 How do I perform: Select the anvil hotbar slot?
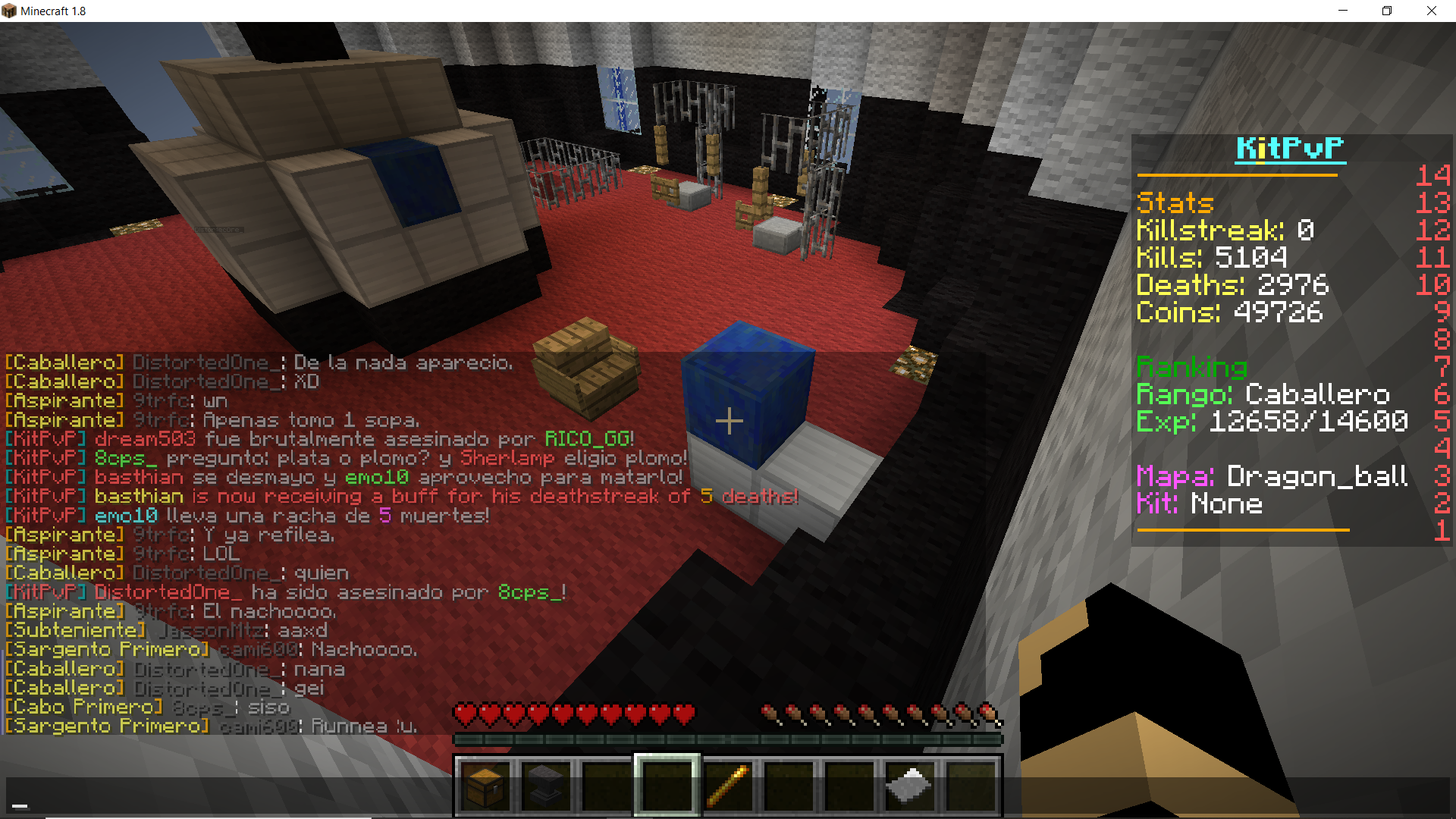click(x=546, y=786)
